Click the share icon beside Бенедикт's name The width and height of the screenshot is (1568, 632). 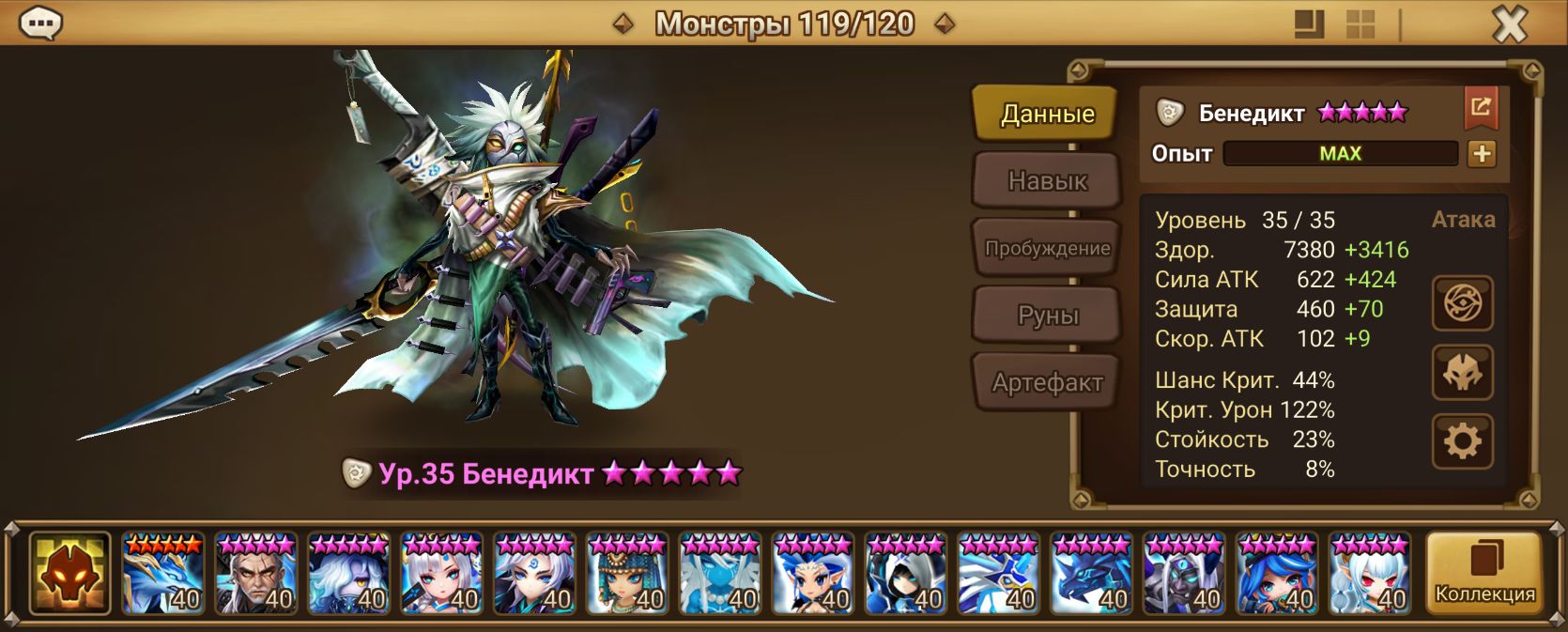point(1481,108)
